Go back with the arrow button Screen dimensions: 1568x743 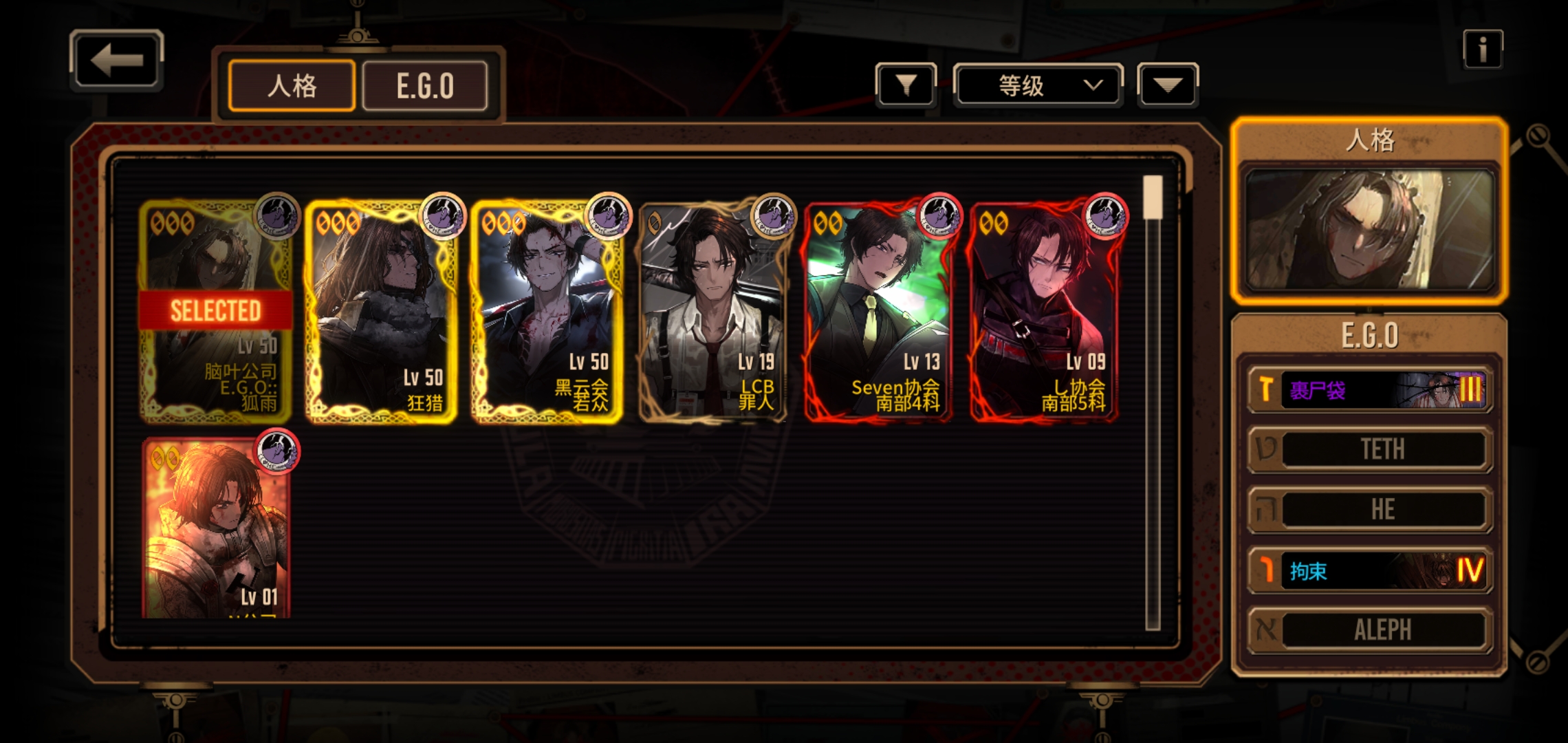[x=116, y=60]
